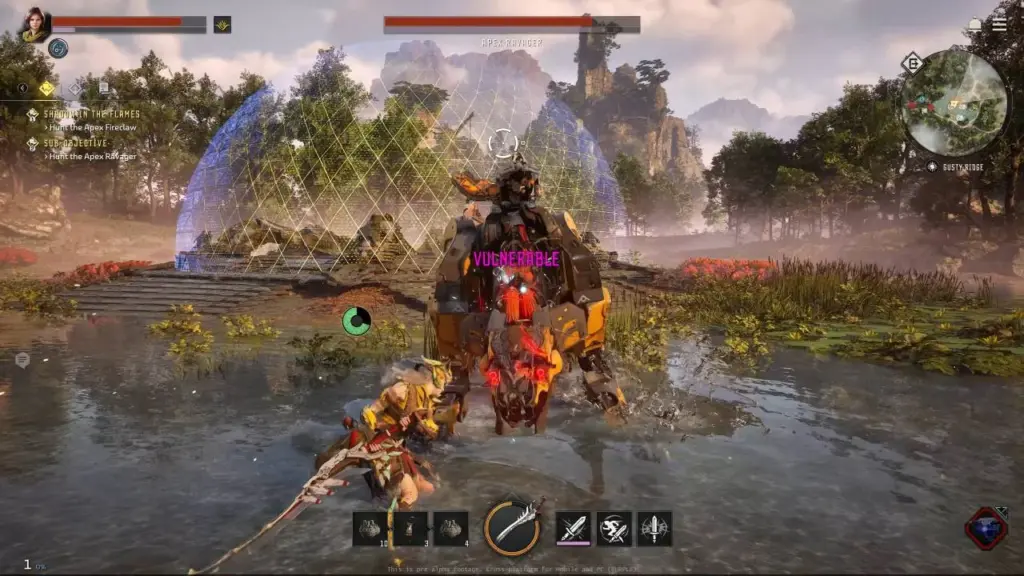Screen dimensions: 1024x576
Task: Open the player character portrait
Action: tap(35, 25)
